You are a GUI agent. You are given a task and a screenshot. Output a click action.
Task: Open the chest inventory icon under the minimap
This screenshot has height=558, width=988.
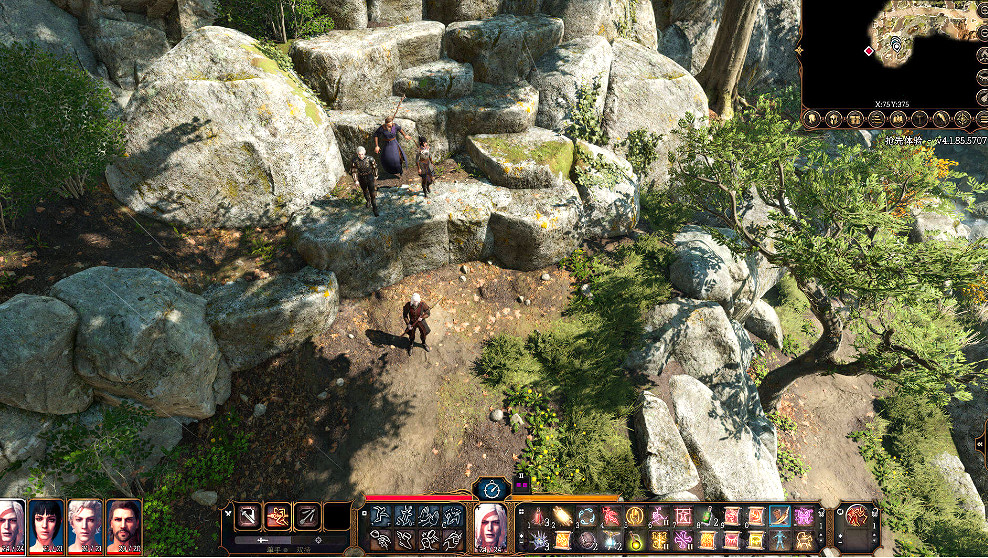coord(854,119)
